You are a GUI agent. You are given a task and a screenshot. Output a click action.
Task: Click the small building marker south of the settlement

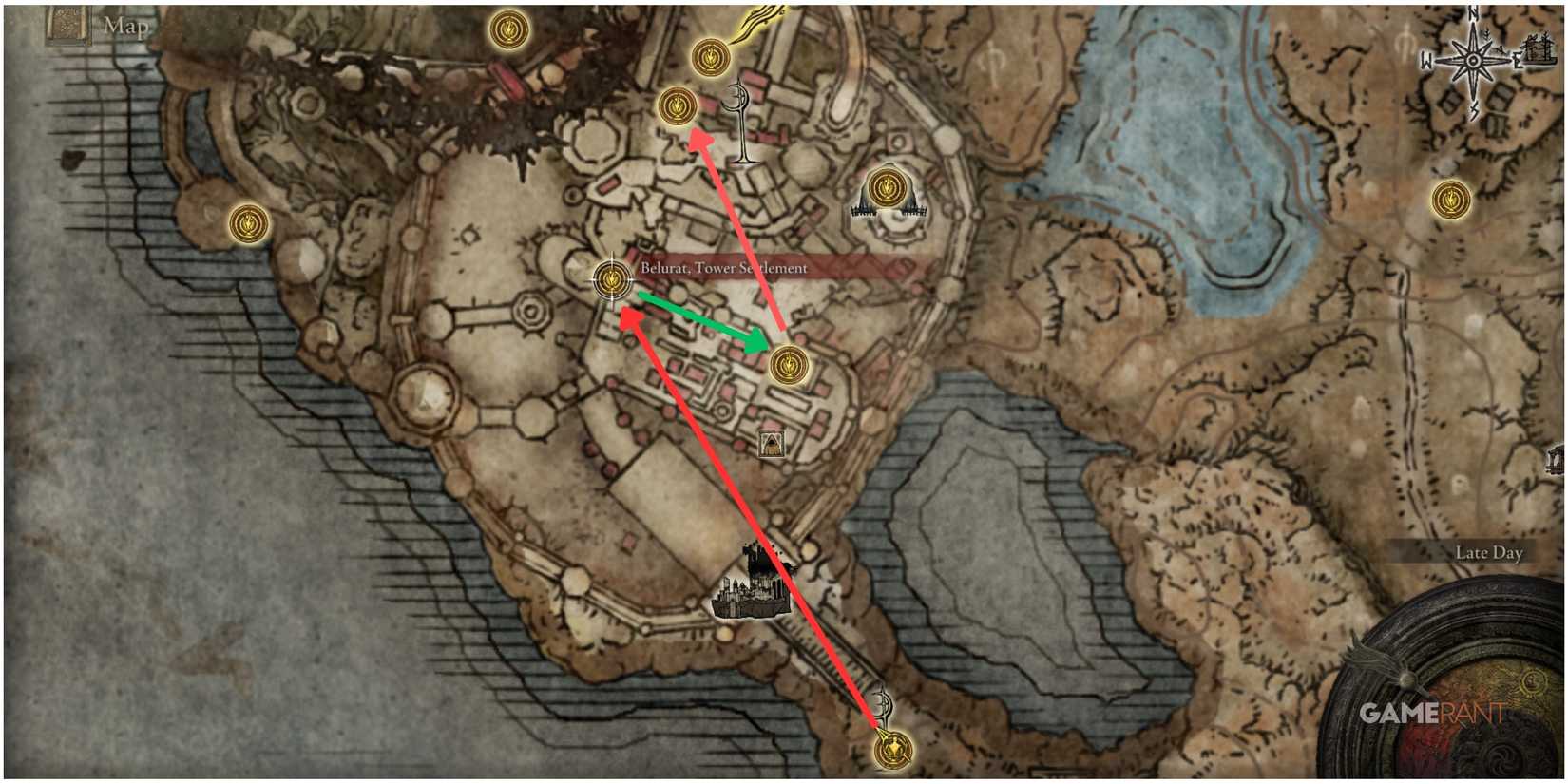coord(770,442)
